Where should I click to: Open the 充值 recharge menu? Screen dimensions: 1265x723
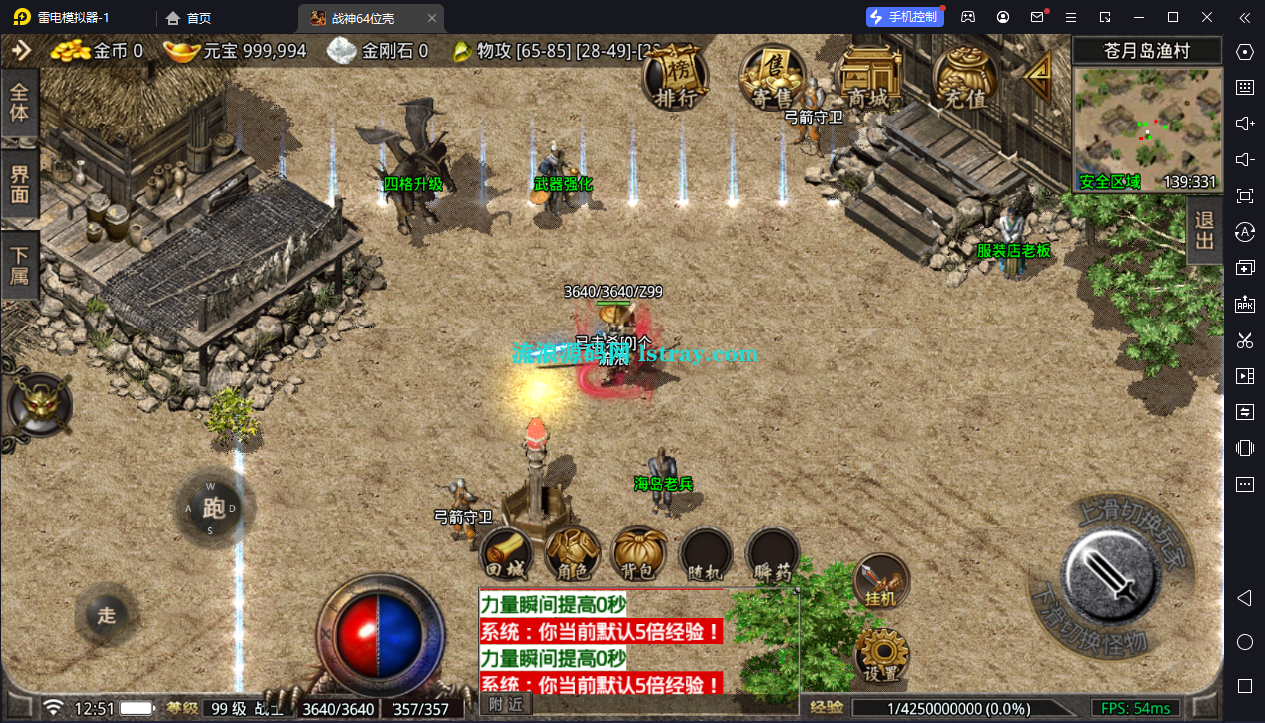click(965, 77)
